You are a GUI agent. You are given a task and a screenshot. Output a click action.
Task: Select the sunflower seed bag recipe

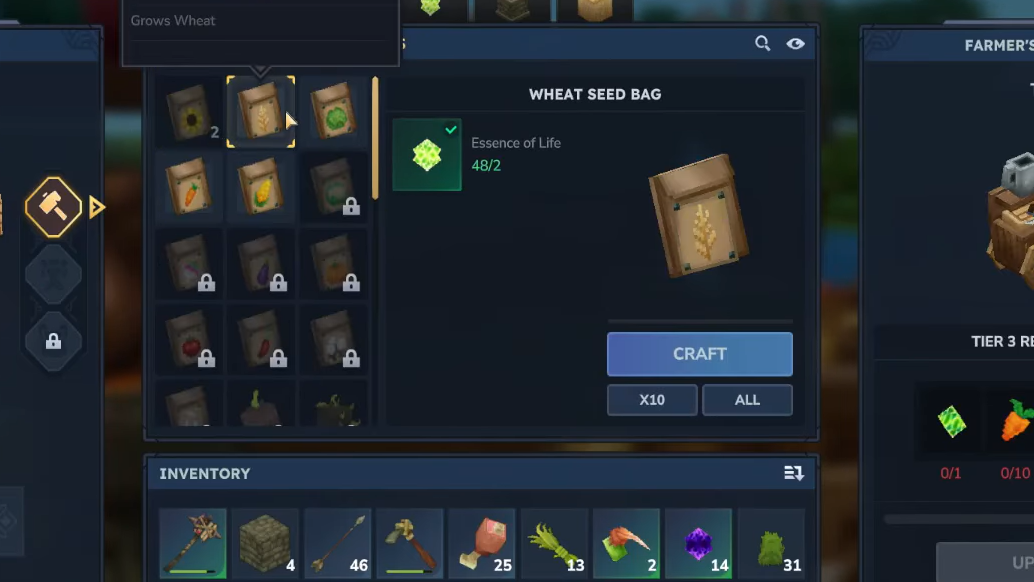pos(189,112)
